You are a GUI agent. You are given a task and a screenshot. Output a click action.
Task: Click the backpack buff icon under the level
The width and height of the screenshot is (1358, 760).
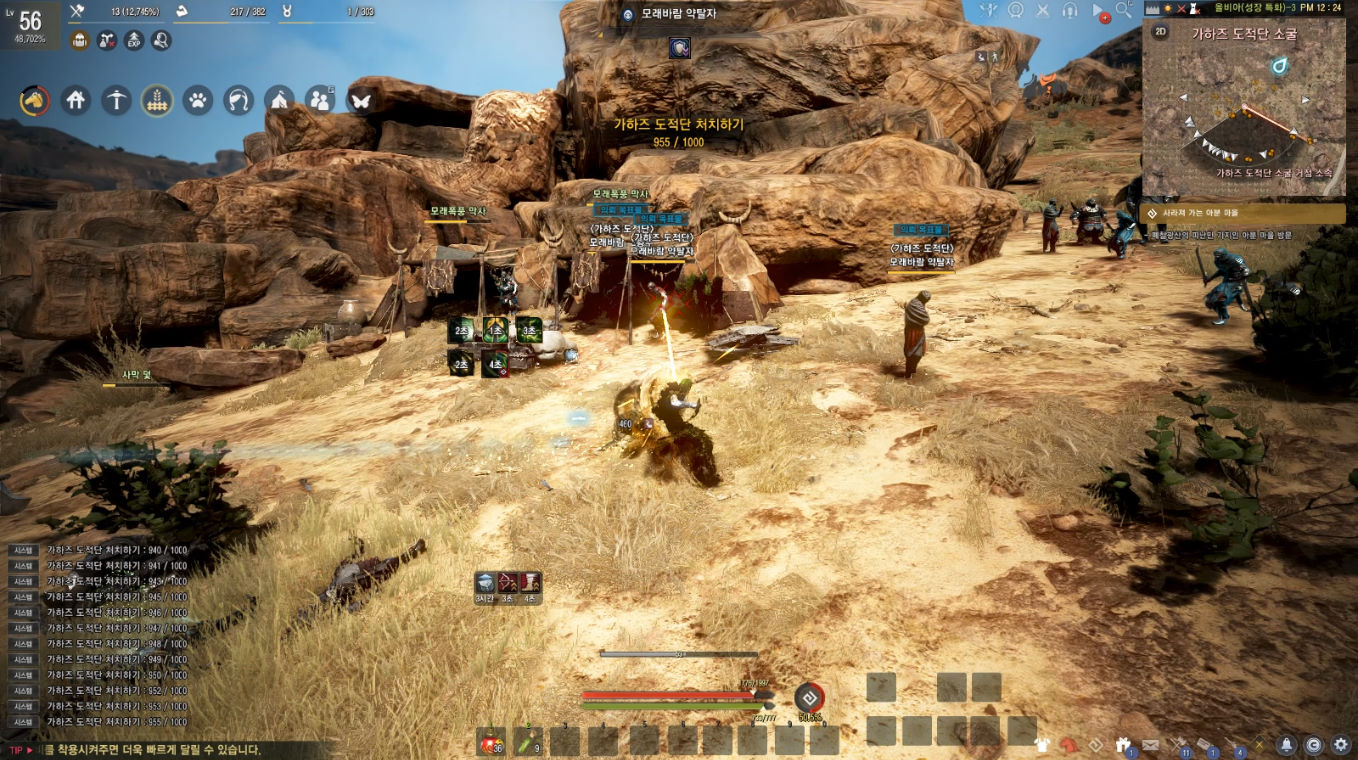coord(81,41)
